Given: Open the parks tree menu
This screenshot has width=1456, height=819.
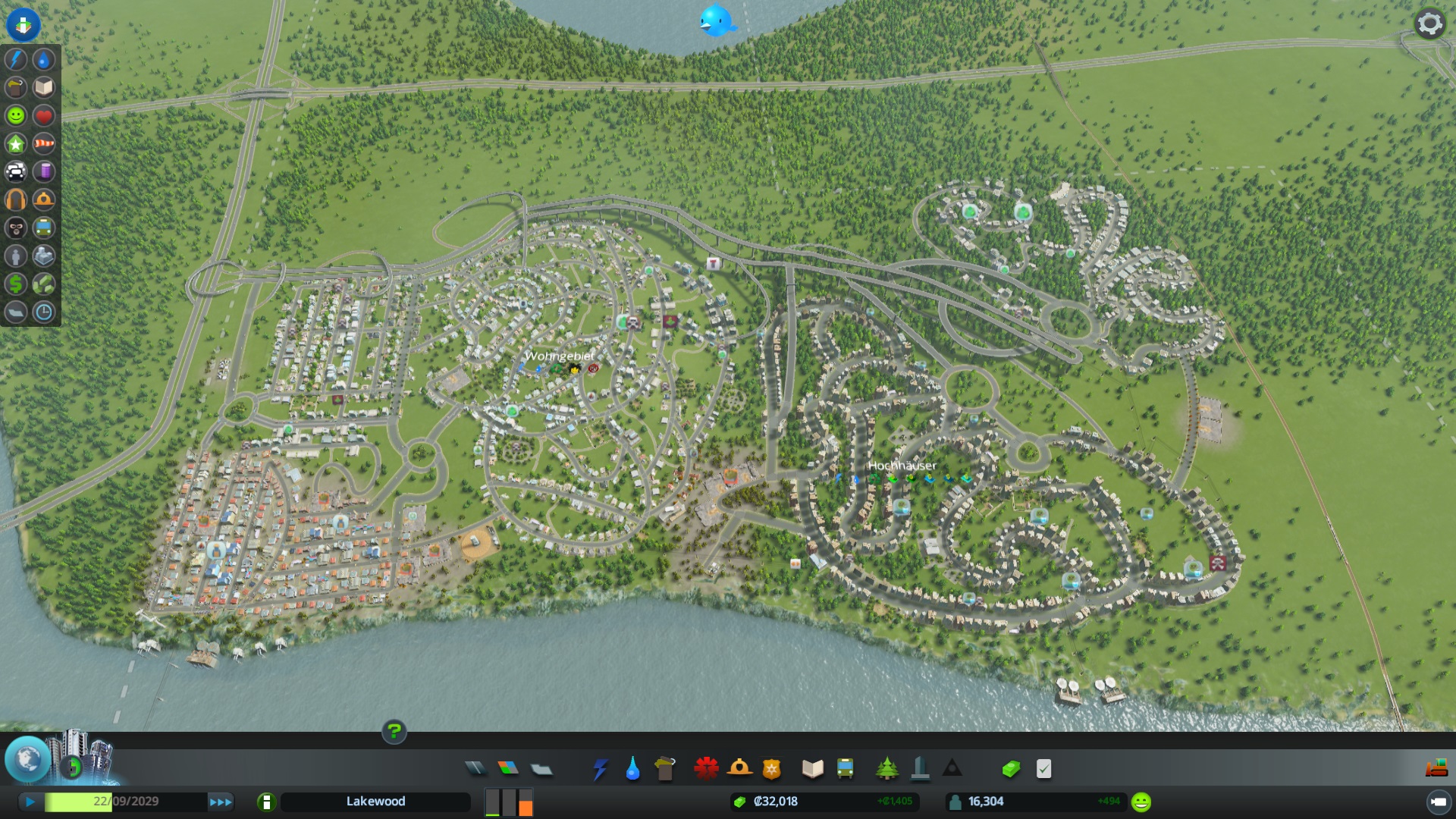Looking at the screenshot, I should (x=886, y=769).
